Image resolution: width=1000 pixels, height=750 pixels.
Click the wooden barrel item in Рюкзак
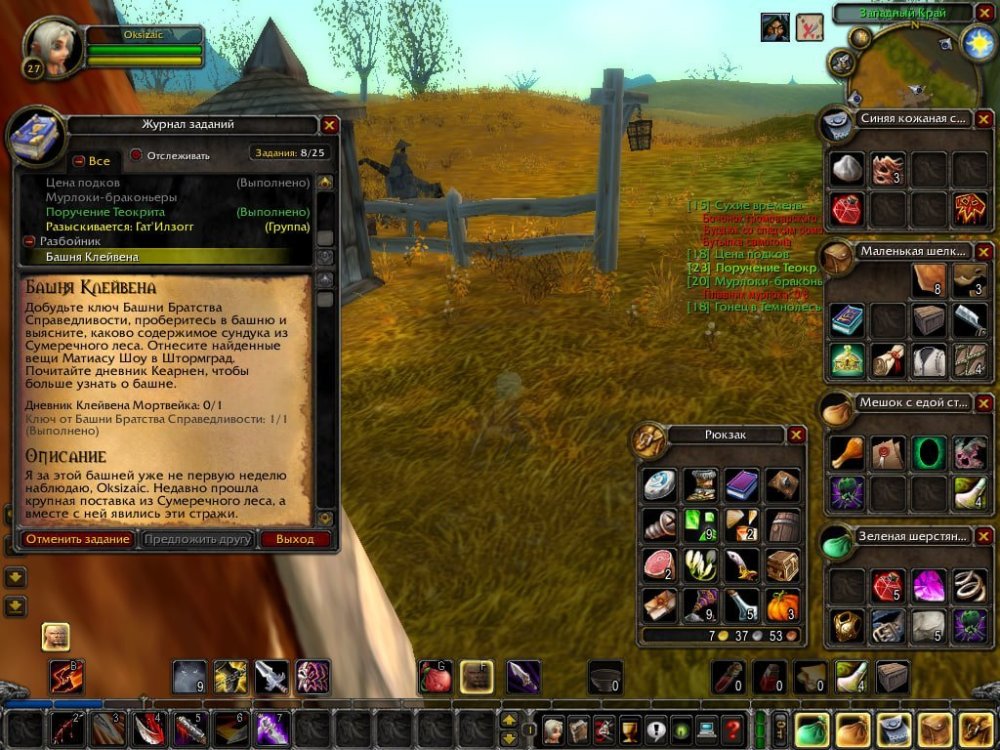pos(782,525)
